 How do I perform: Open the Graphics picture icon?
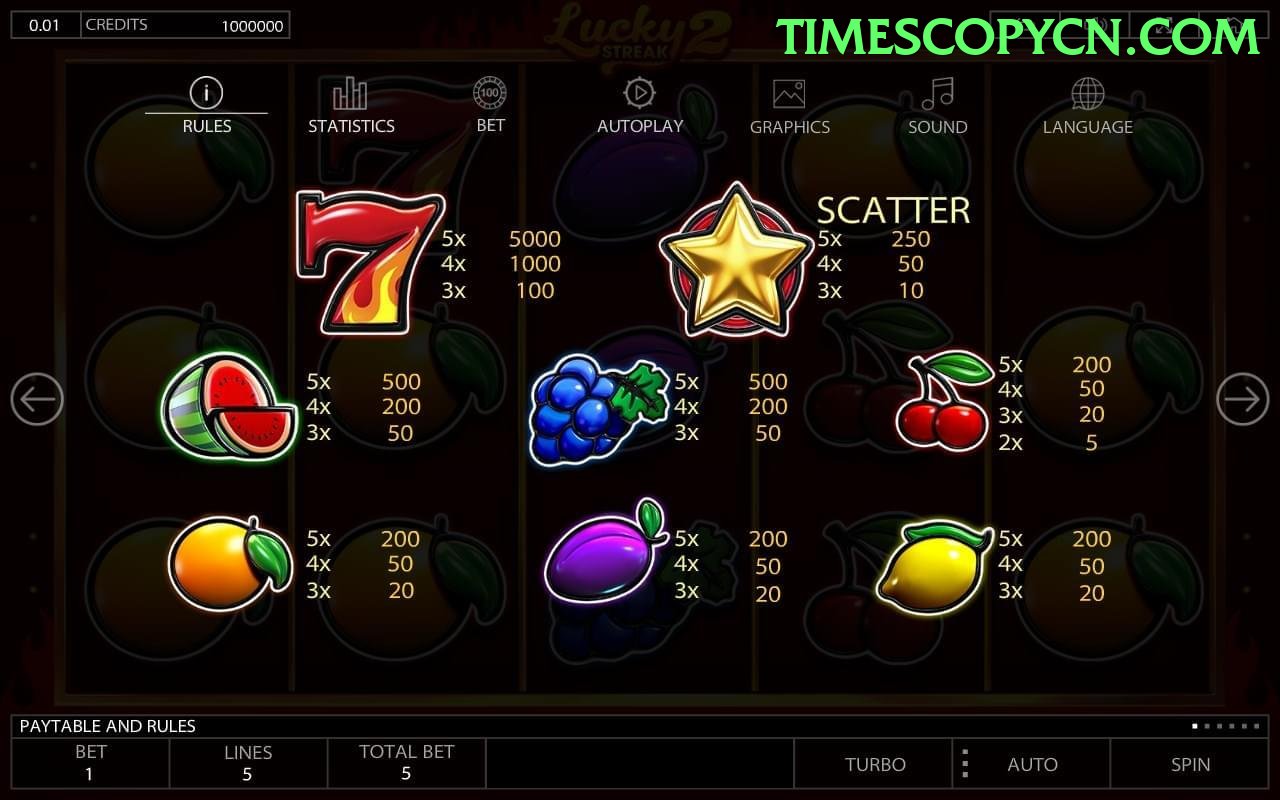click(x=790, y=92)
